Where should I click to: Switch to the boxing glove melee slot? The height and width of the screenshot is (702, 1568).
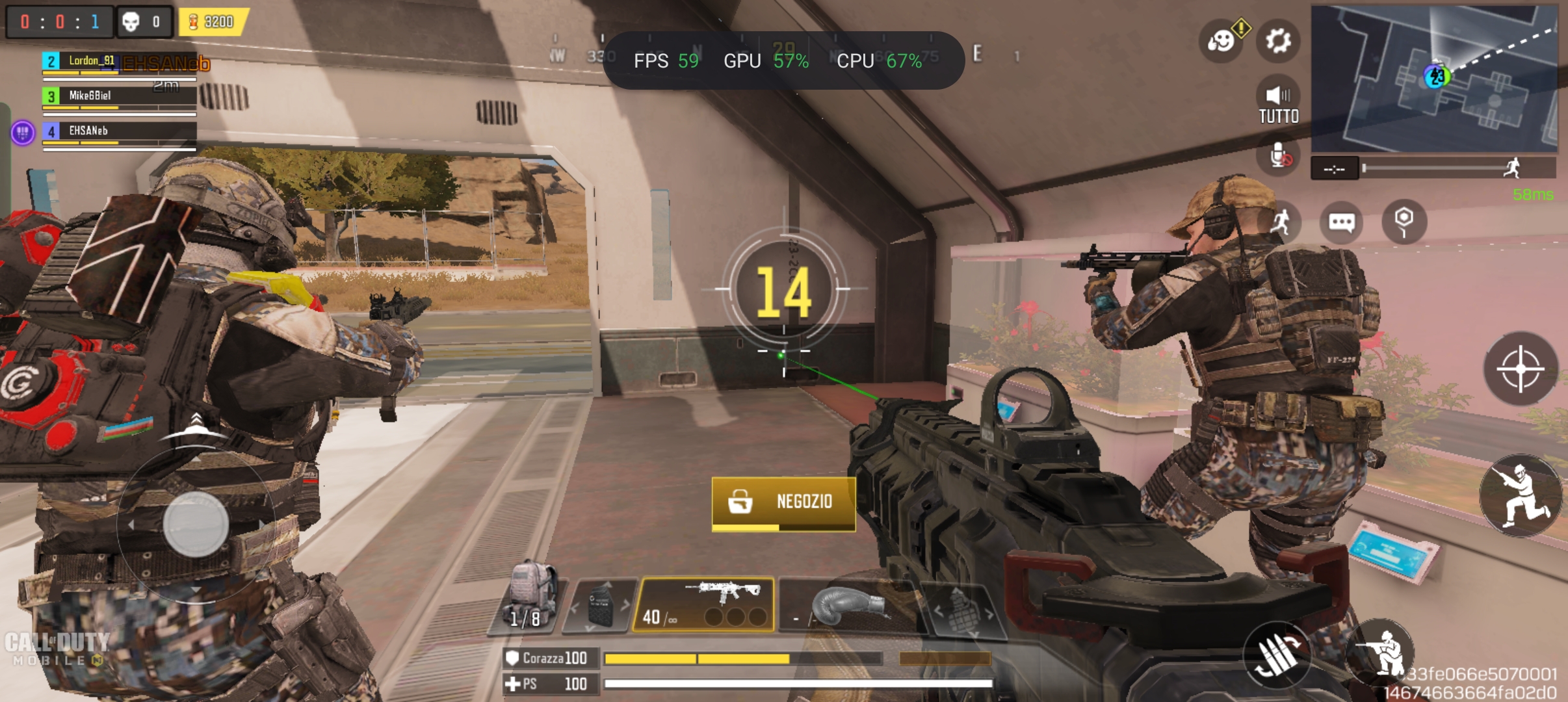845,606
